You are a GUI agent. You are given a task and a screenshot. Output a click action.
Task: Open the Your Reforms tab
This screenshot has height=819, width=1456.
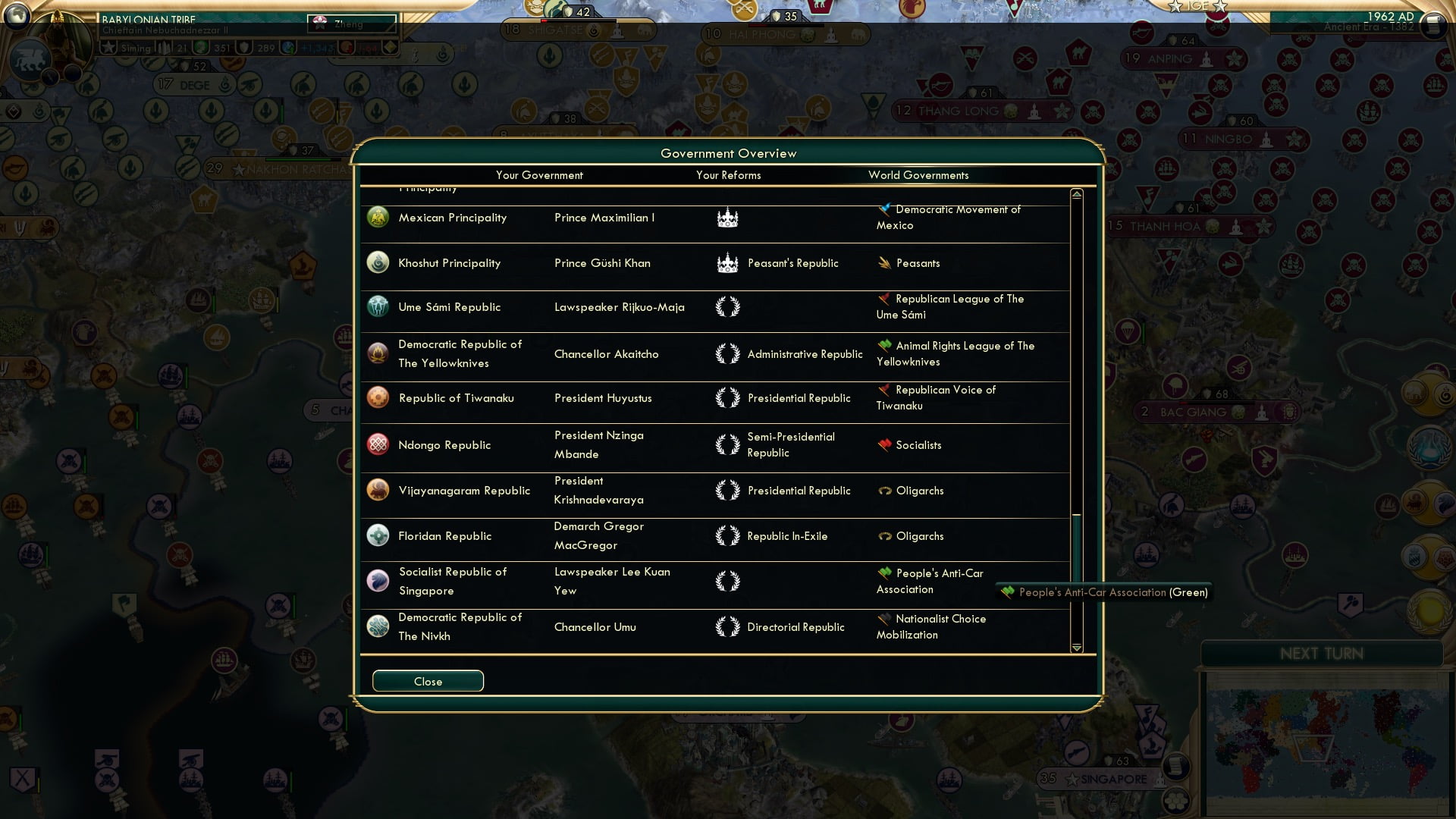[729, 175]
